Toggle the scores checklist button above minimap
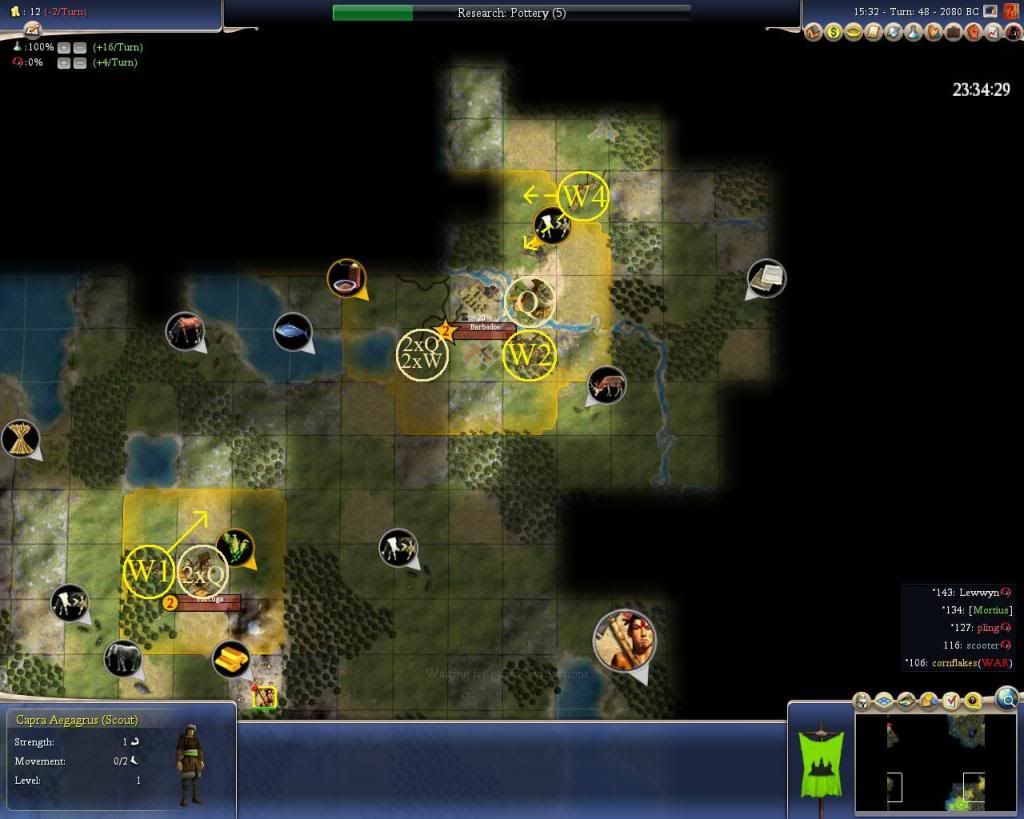This screenshot has width=1024, height=819. (x=950, y=700)
